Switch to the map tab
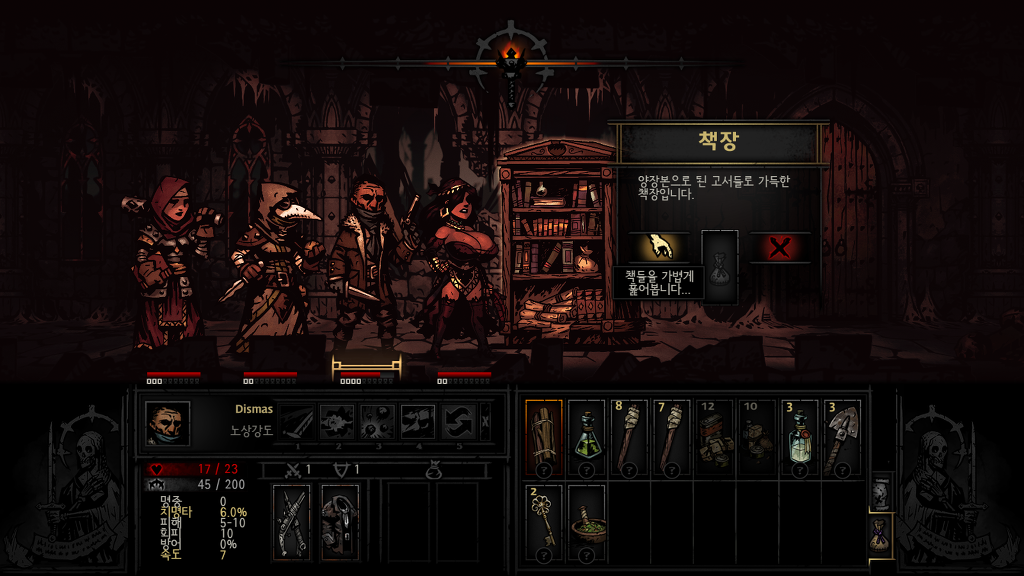The height and width of the screenshot is (576, 1024). tap(881, 493)
